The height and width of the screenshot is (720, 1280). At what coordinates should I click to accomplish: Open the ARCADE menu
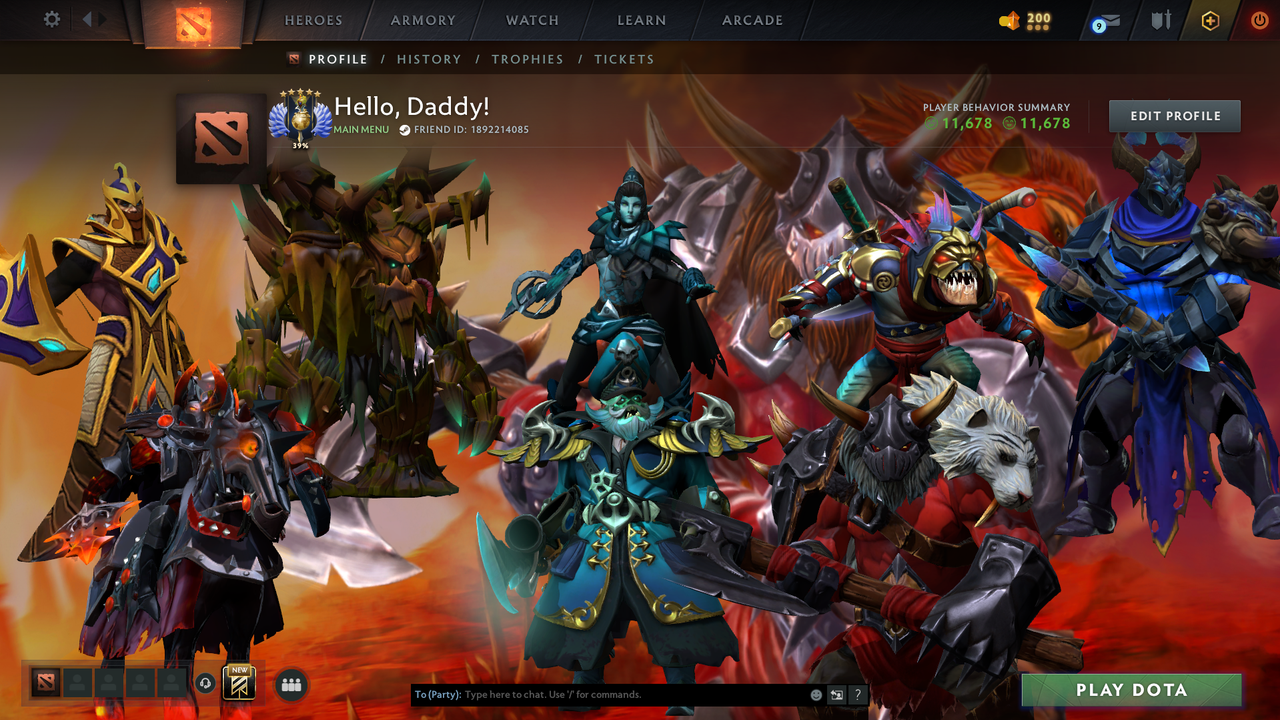[751, 19]
